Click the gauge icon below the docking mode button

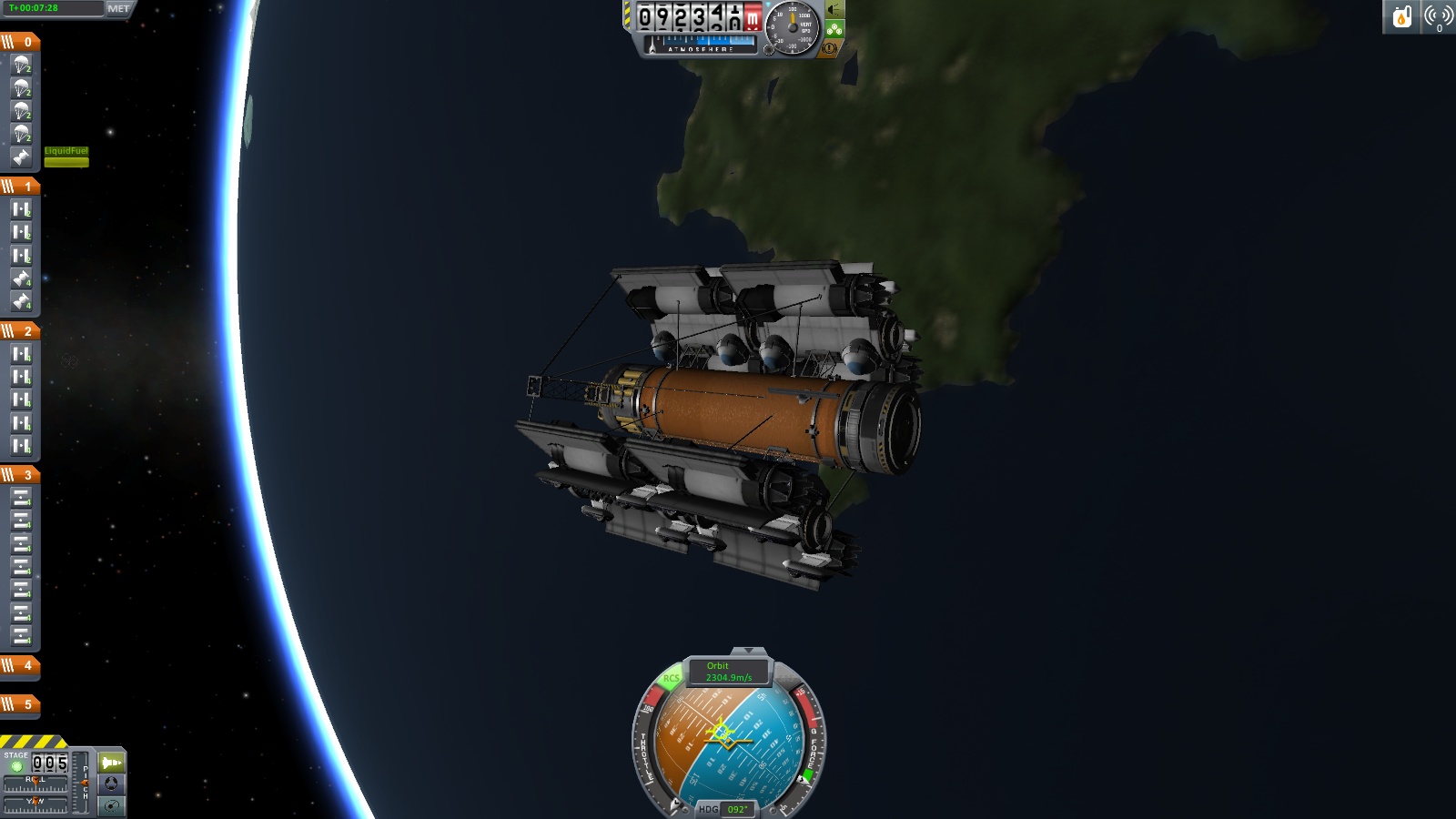coord(111,805)
